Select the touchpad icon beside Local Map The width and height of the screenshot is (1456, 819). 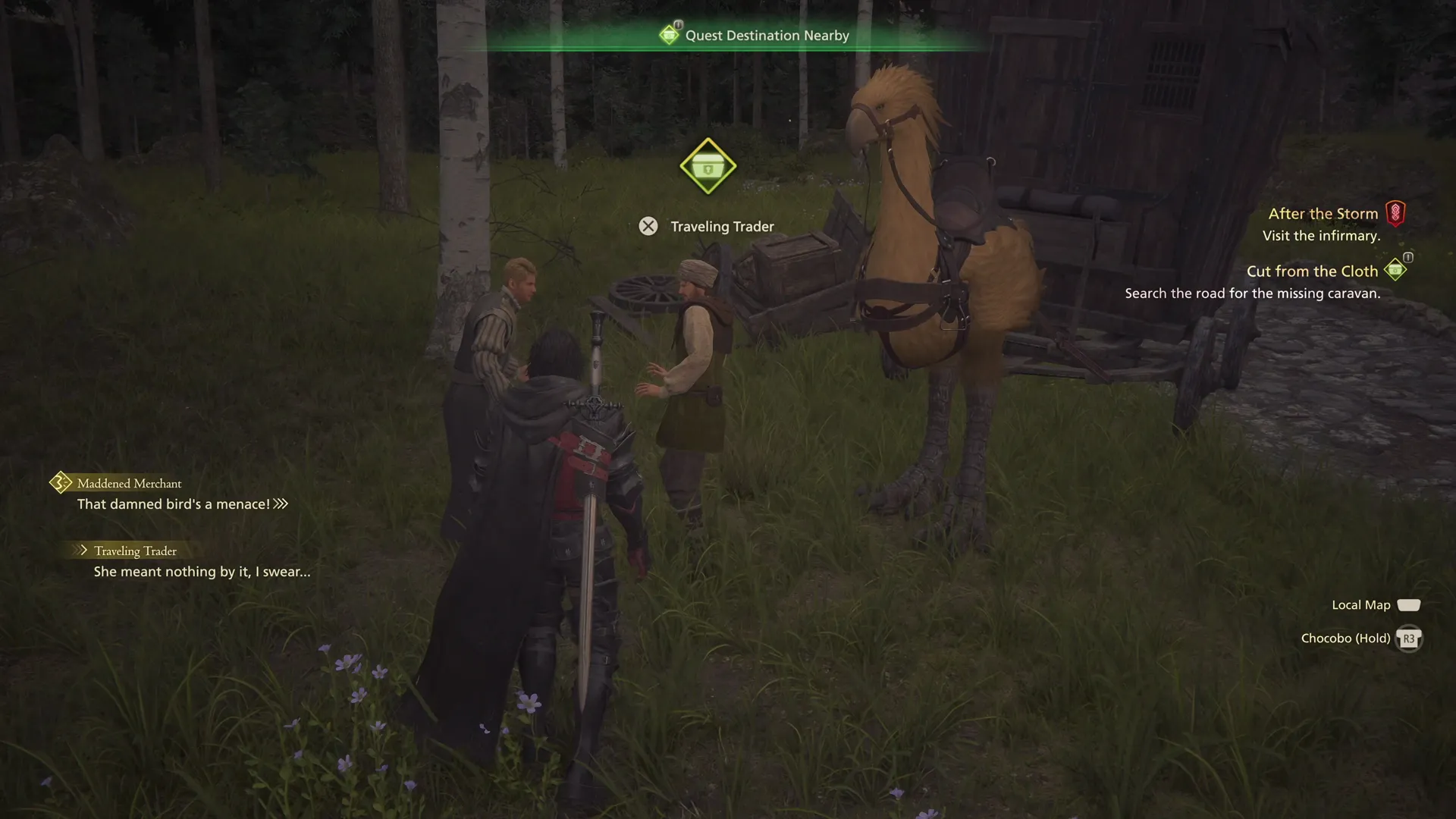[1409, 605]
